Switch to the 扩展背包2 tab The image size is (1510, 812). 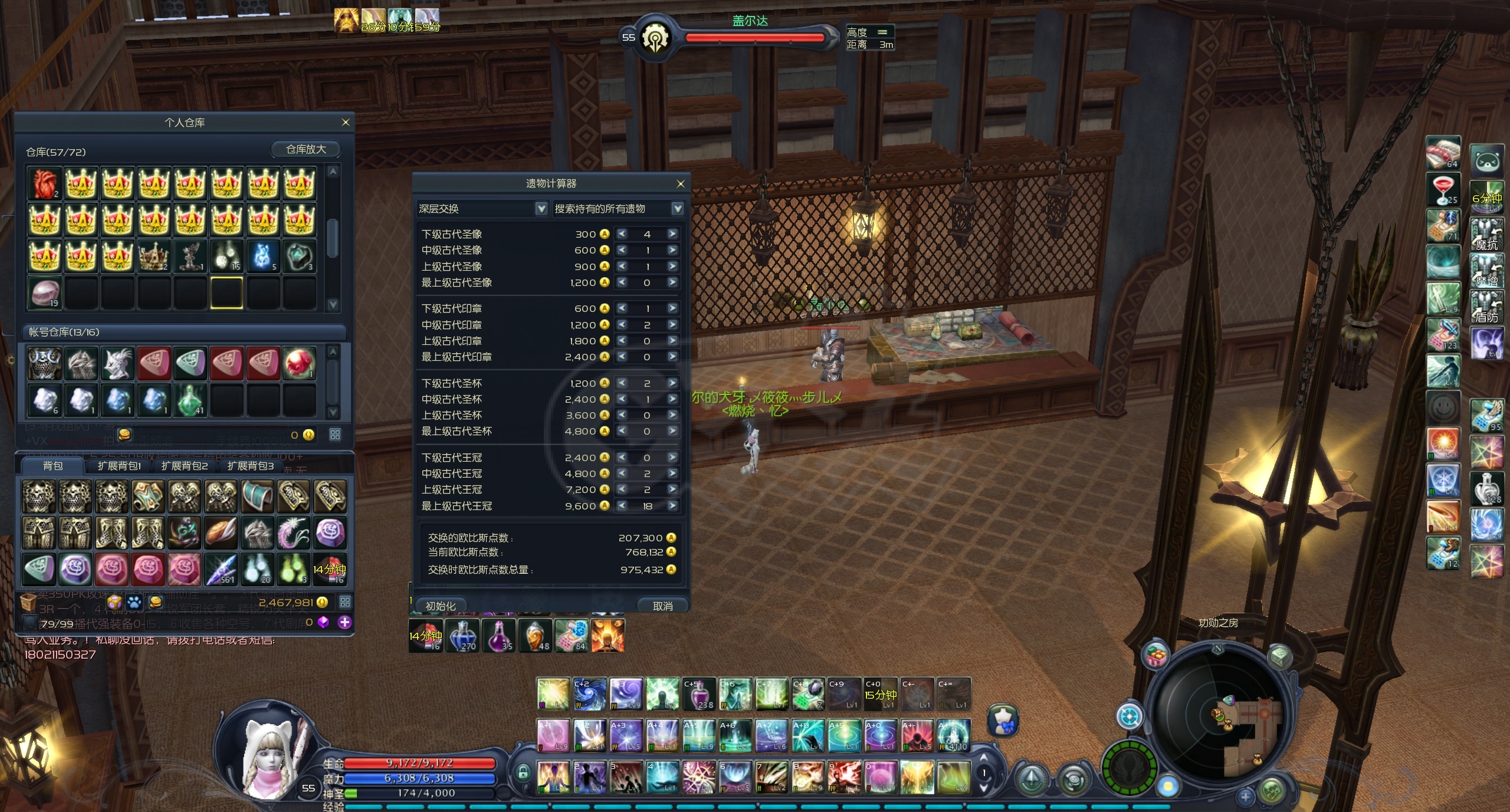185,466
